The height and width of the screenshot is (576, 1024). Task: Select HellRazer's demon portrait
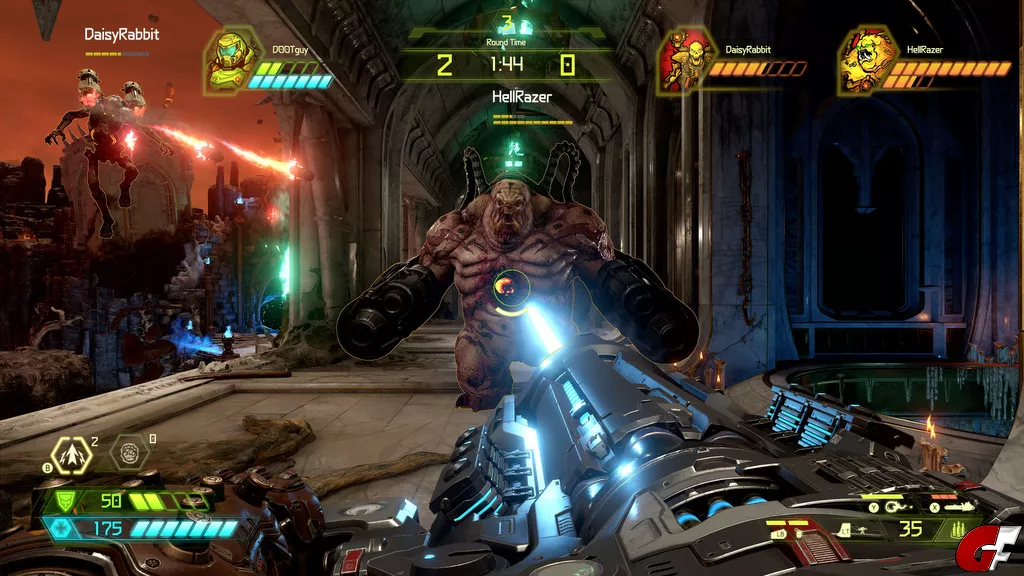pos(865,59)
